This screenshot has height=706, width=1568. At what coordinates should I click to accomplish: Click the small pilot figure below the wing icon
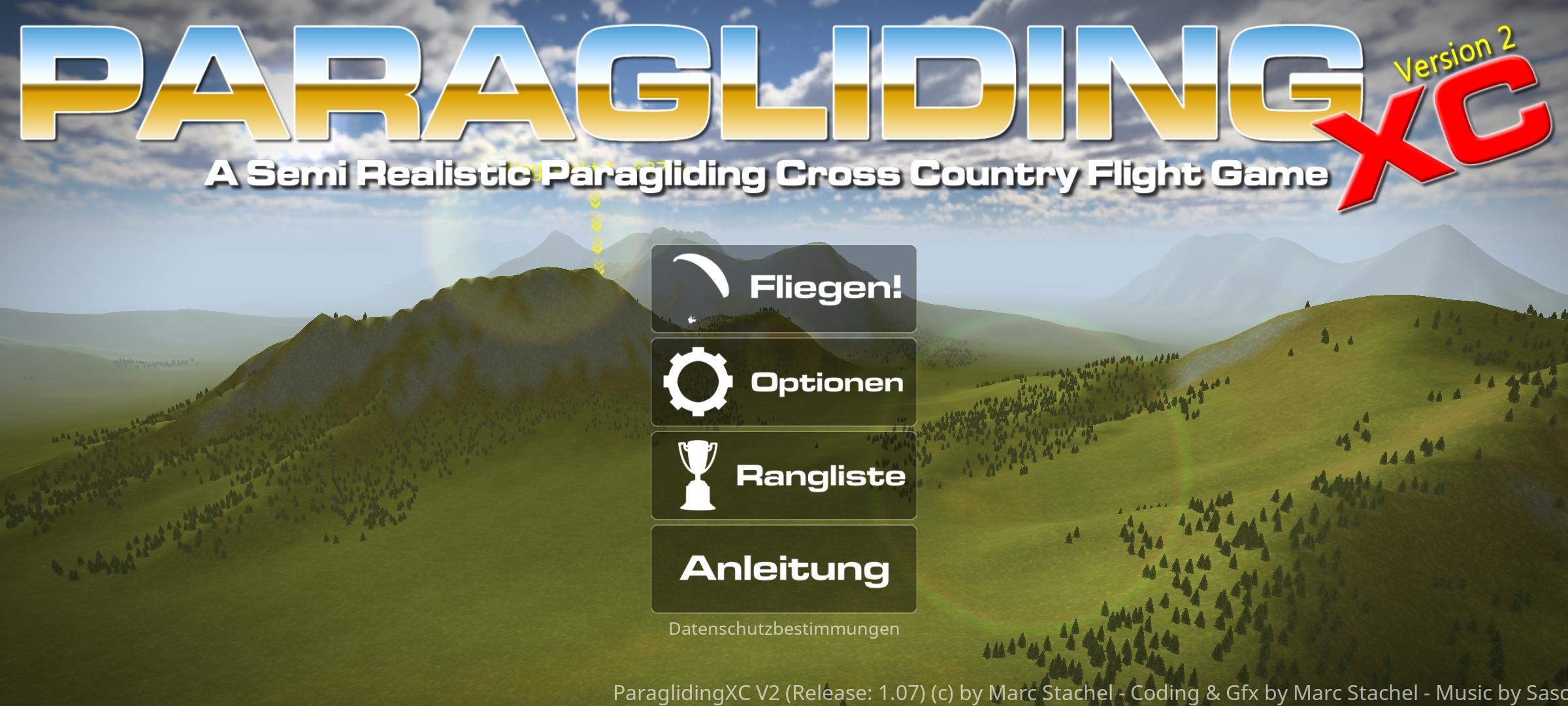(692, 318)
